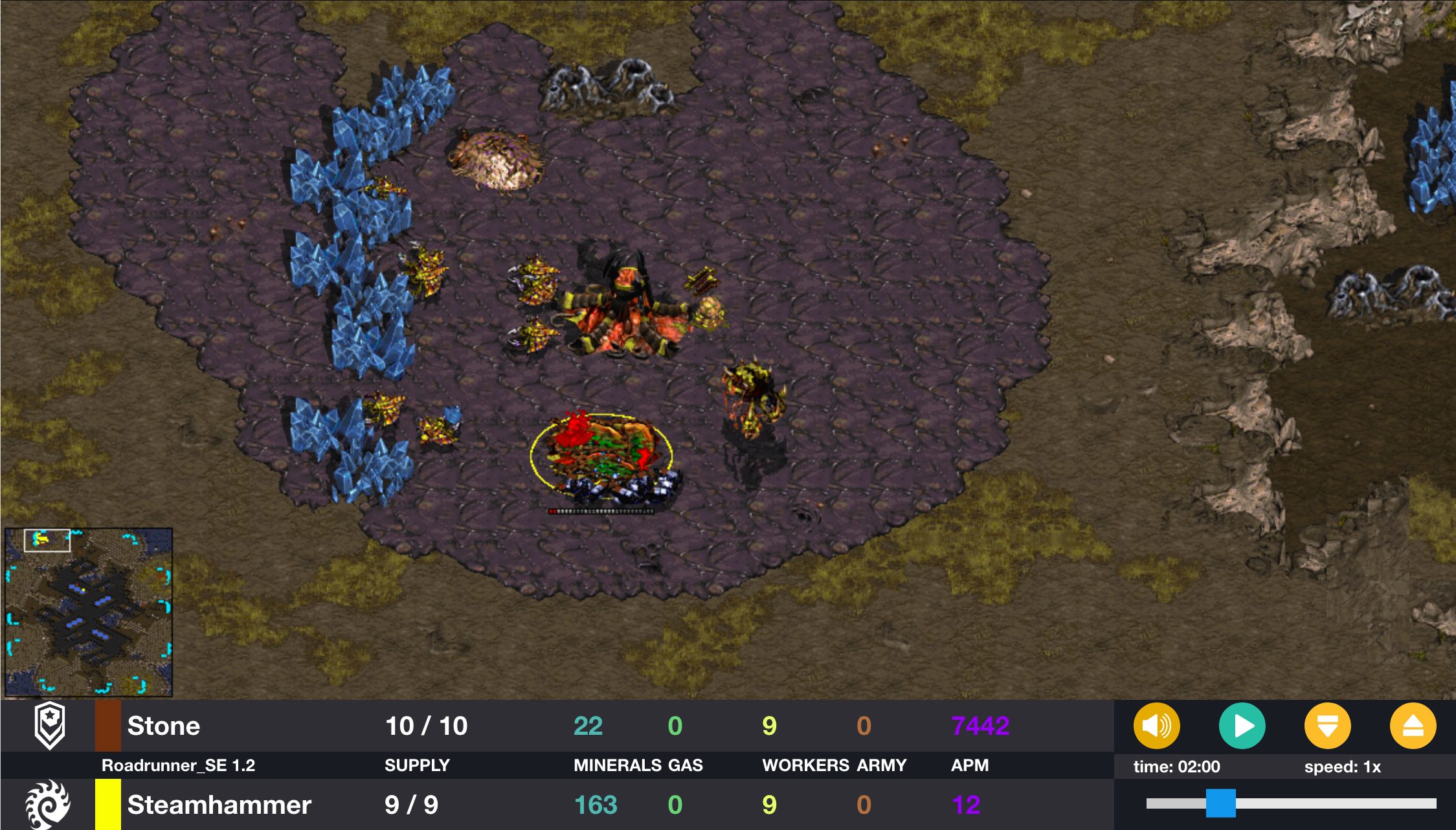Click the yellow Steamhammer color swatch
This screenshot has width=1456, height=830.
107,805
